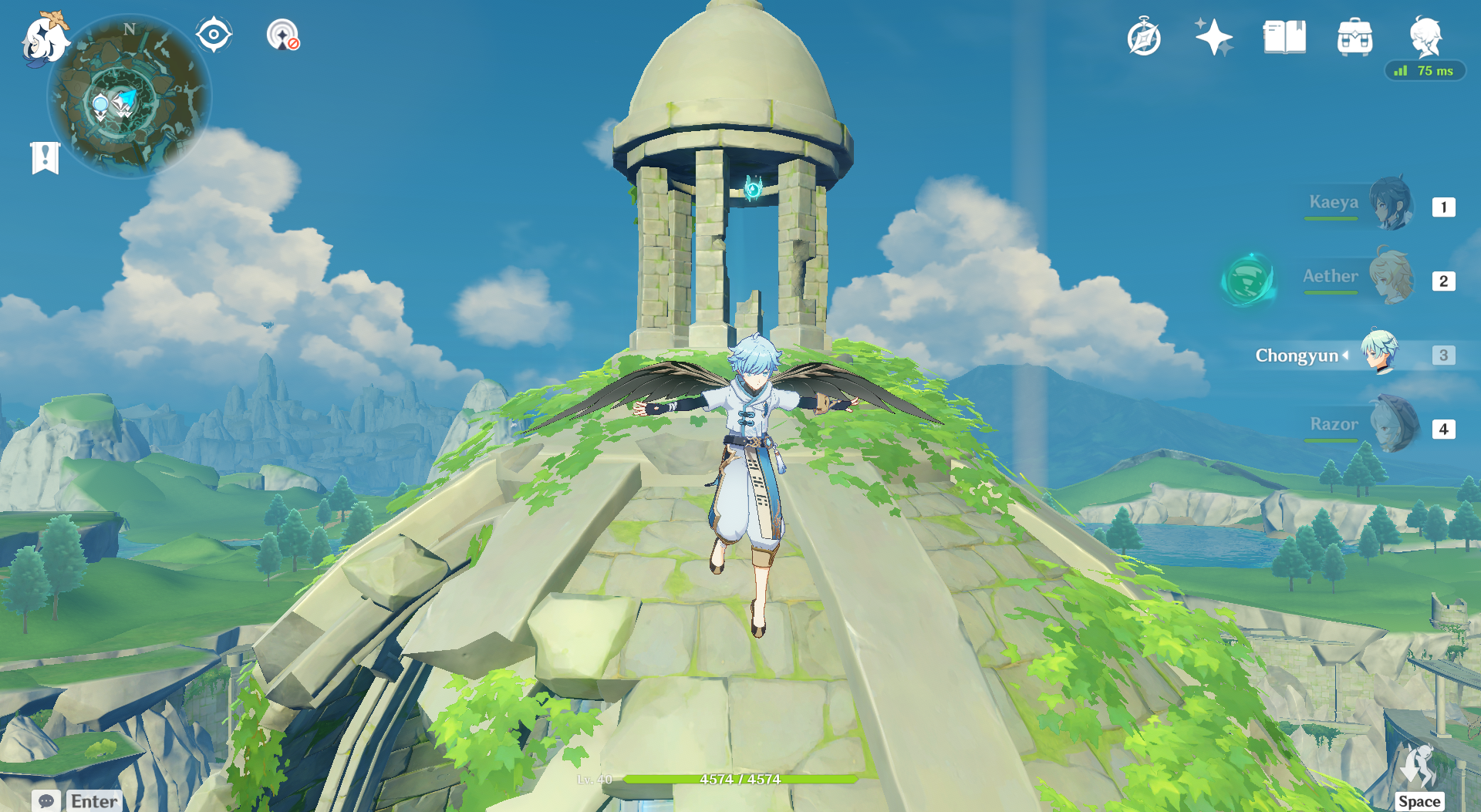Open the Paimon menu
Image resolution: width=1481 pixels, height=812 pixels.
[x=44, y=39]
